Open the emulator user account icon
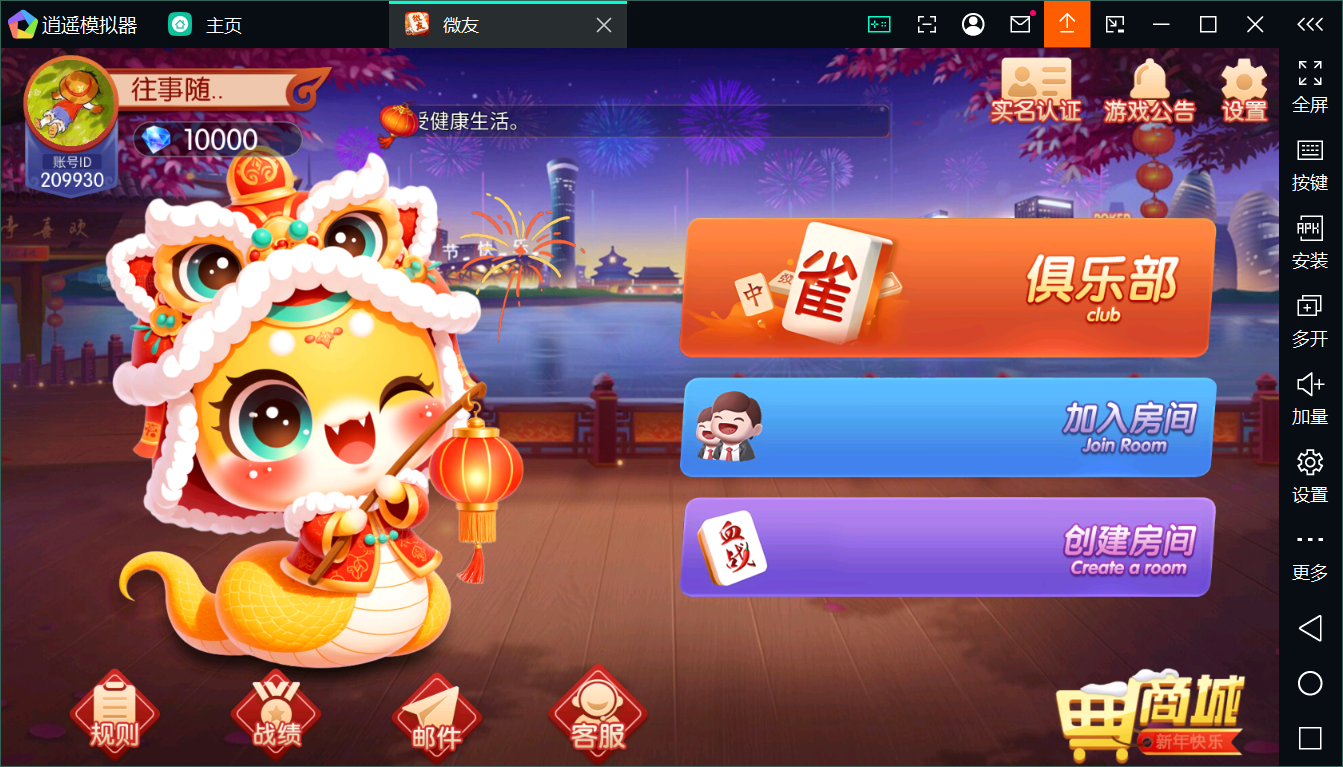Screen dimensions: 1343x767 [973, 23]
